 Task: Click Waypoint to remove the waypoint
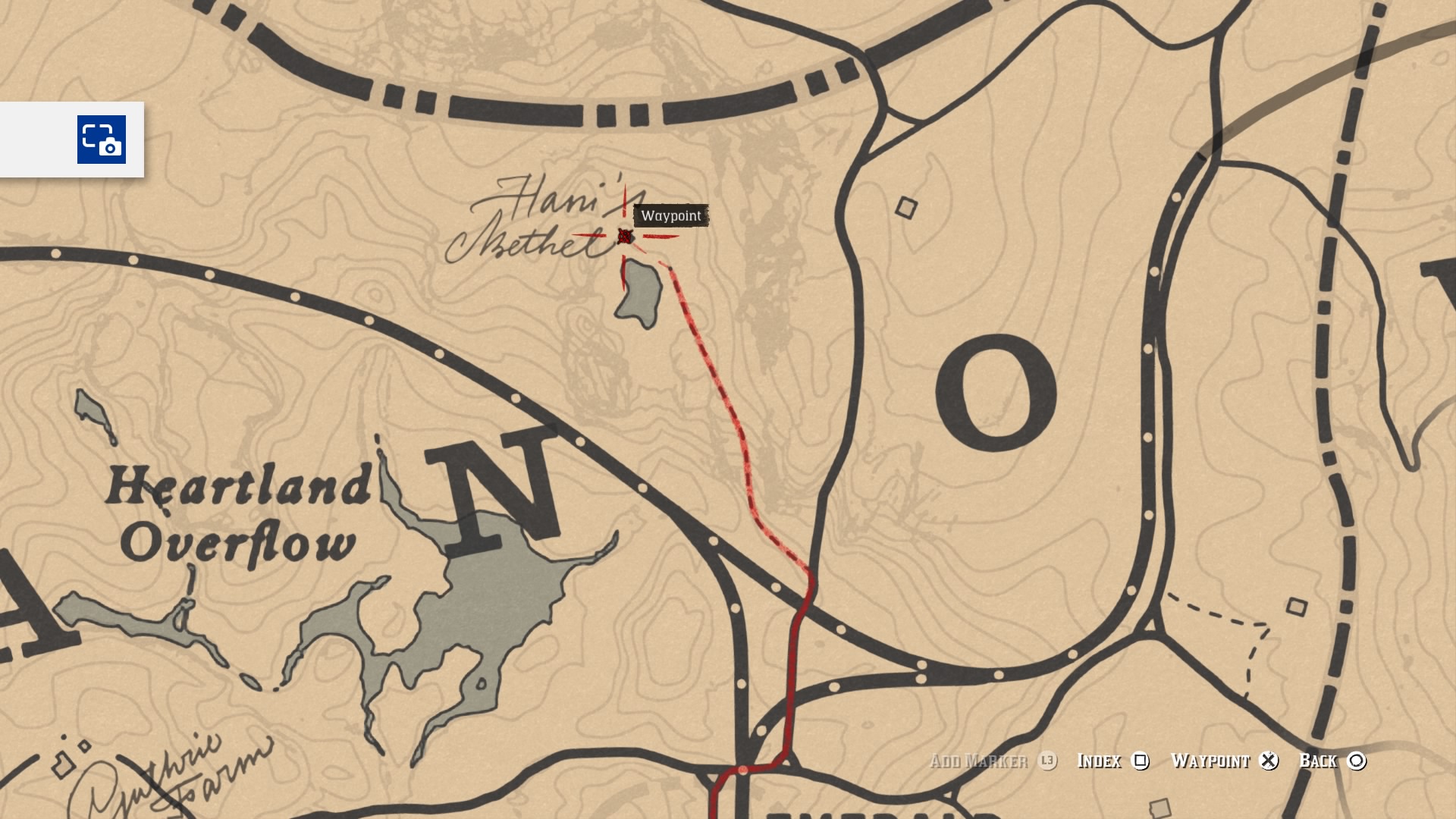click(x=1211, y=761)
